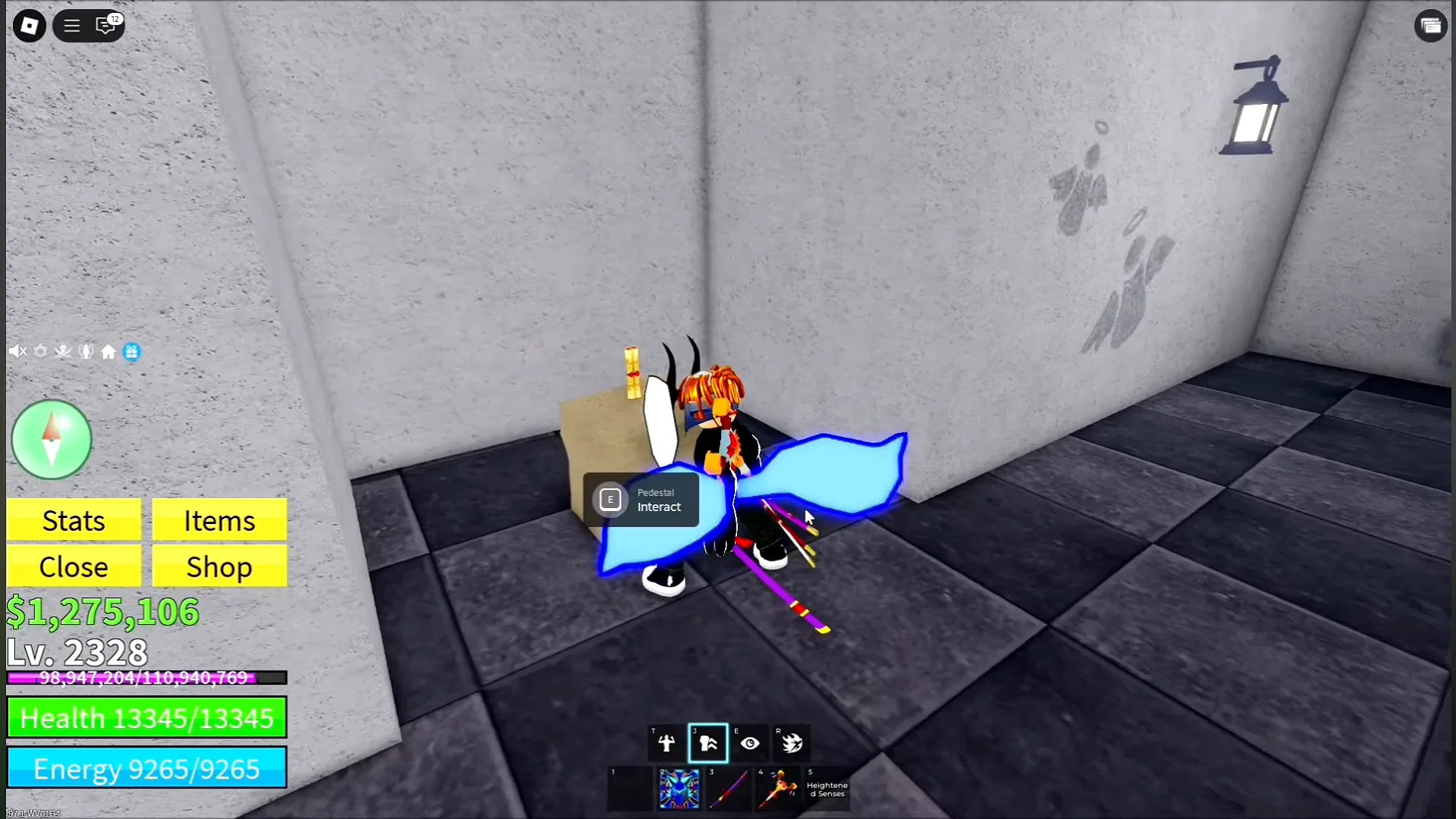Click the blue gift rewards icon
The image size is (1456, 819).
pos(132,351)
